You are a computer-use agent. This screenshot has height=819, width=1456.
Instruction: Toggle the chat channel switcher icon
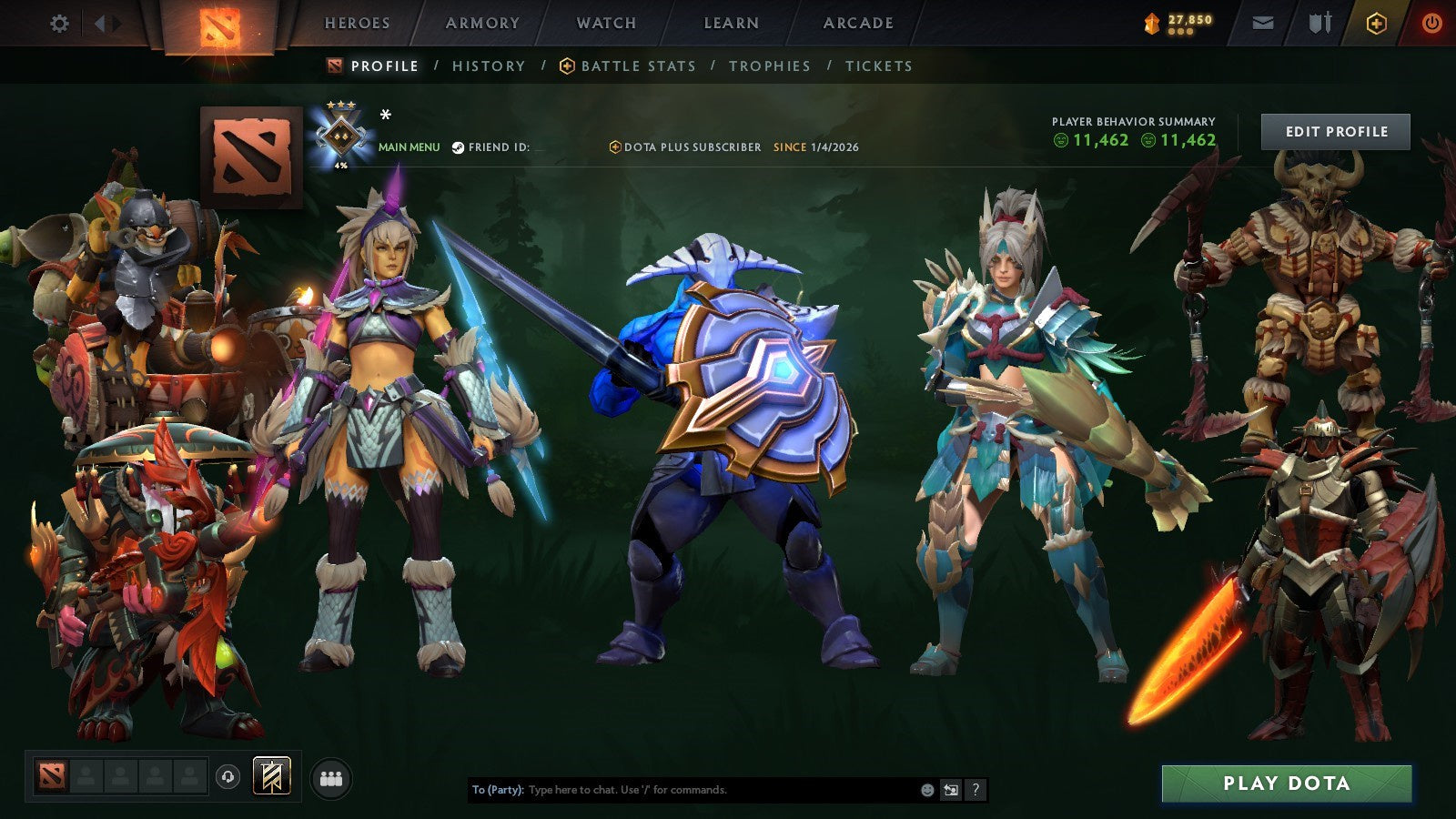tap(952, 791)
